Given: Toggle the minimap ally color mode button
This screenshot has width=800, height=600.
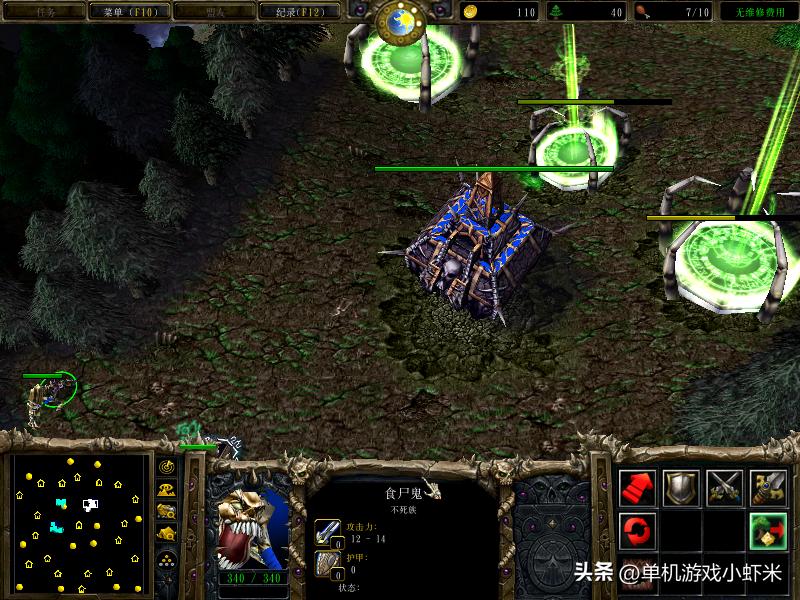Looking at the screenshot, I should tap(166, 512).
